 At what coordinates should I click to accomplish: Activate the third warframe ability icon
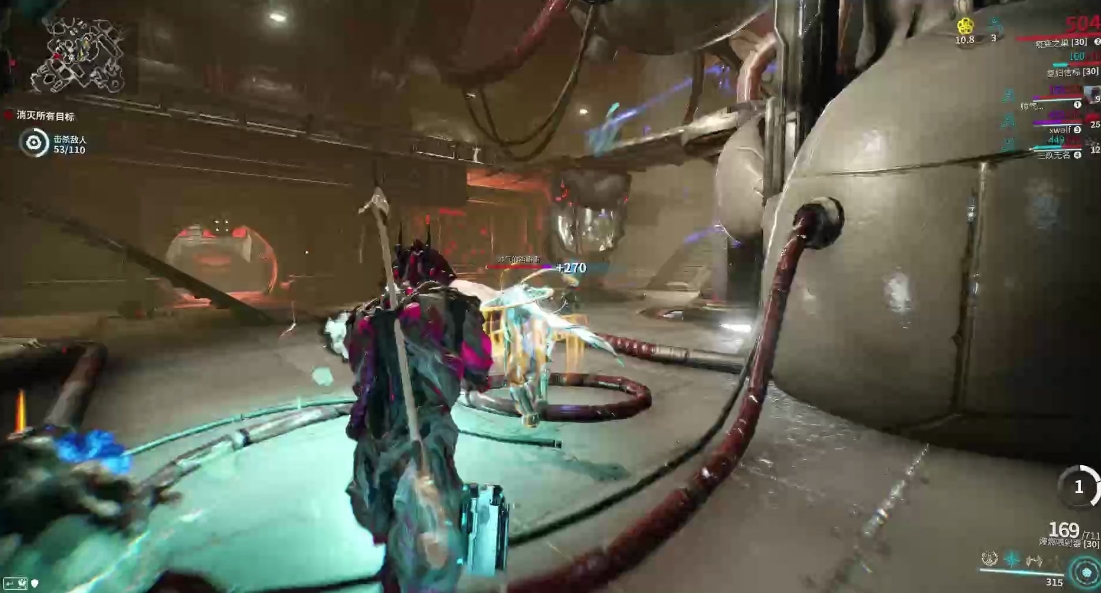1032,559
